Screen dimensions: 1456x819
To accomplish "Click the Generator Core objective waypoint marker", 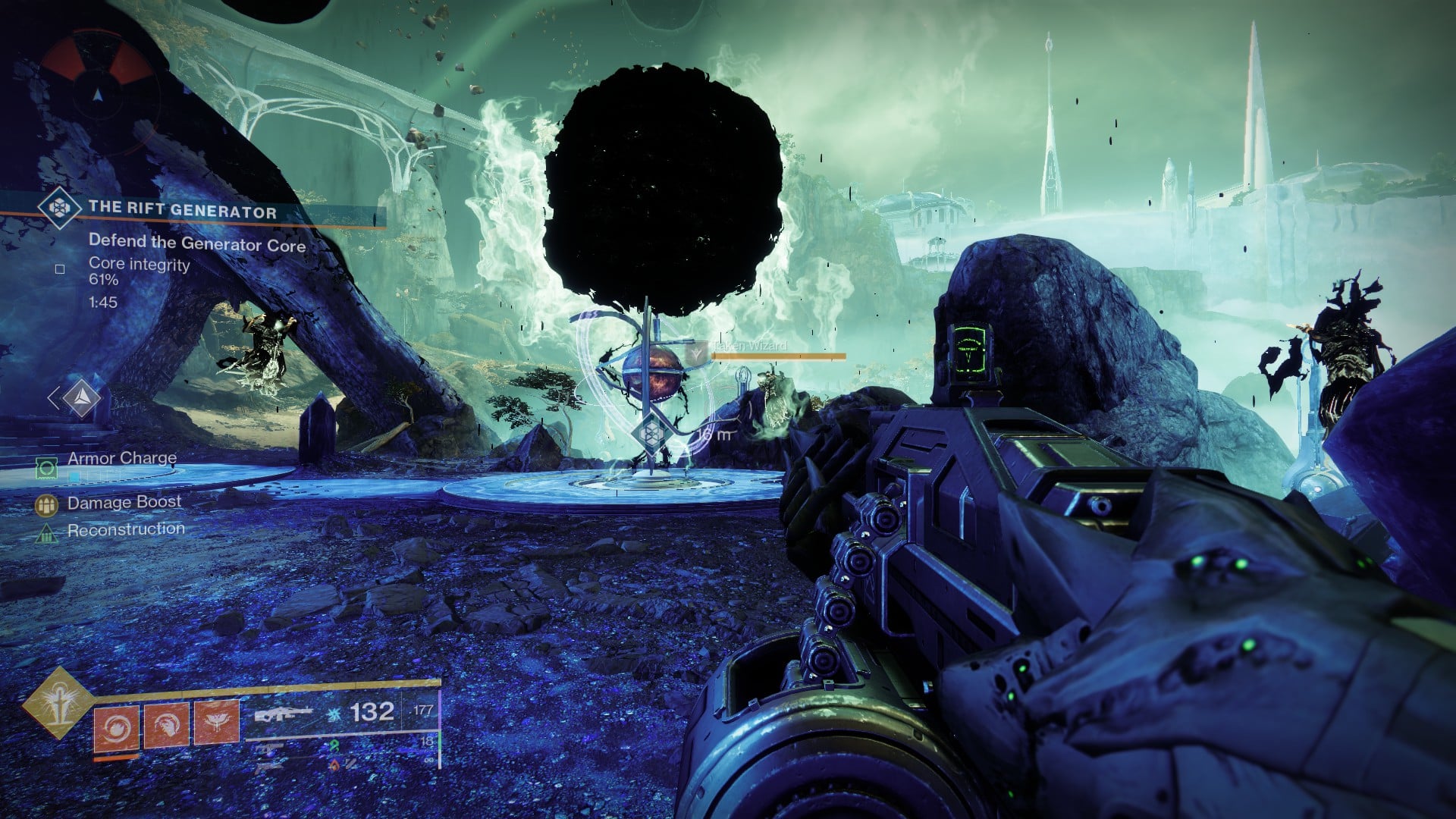I will (x=649, y=434).
